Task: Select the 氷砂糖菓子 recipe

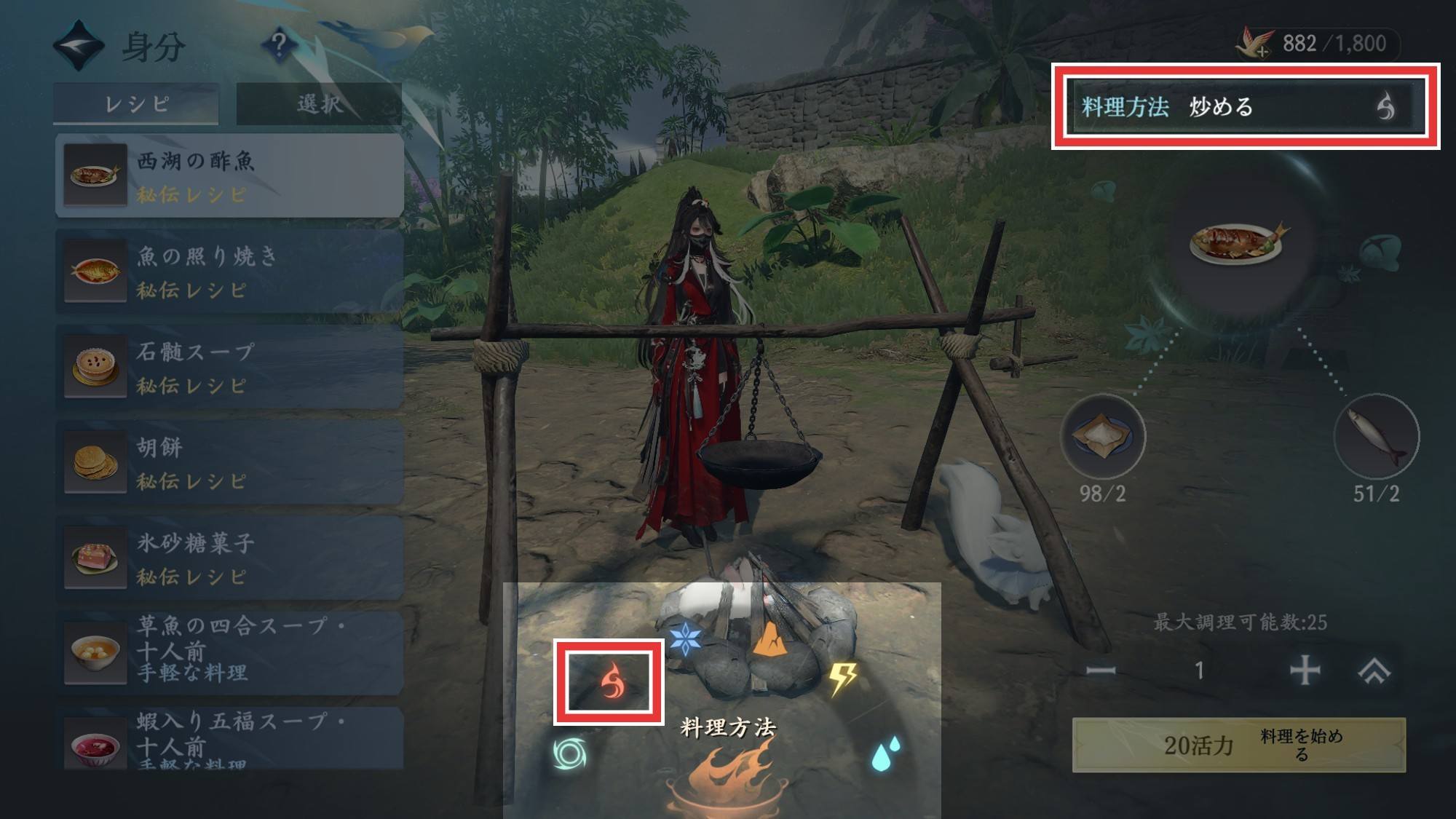Action: pyautogui.click(x=229, y=558)
